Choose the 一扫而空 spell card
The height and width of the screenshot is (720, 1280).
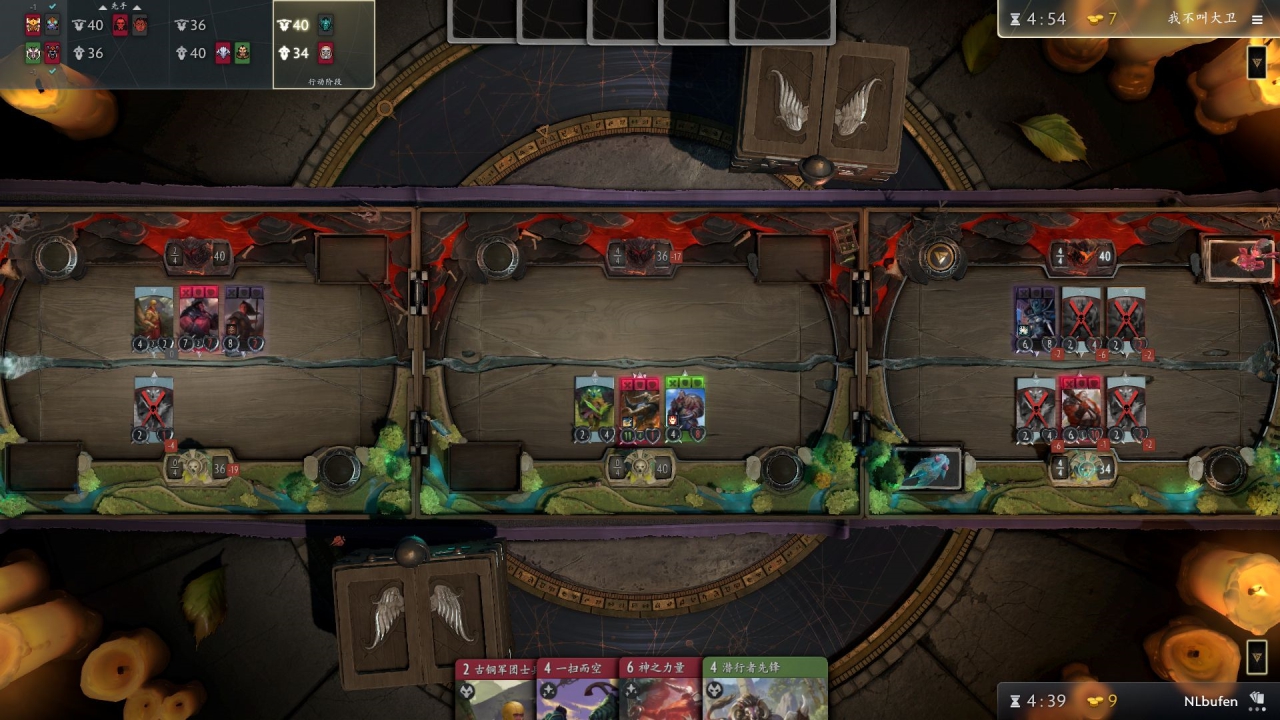(x=577, y=690)
